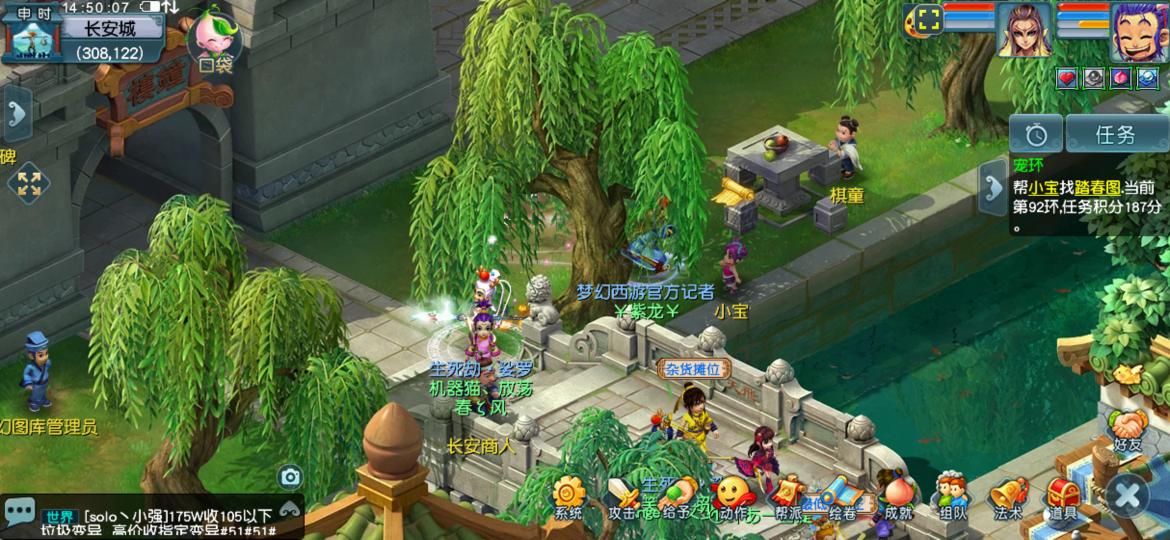Open the 帮派 guild panel
The width and height of the screenshot is (1170, 540).
click(x=787, y=494)
